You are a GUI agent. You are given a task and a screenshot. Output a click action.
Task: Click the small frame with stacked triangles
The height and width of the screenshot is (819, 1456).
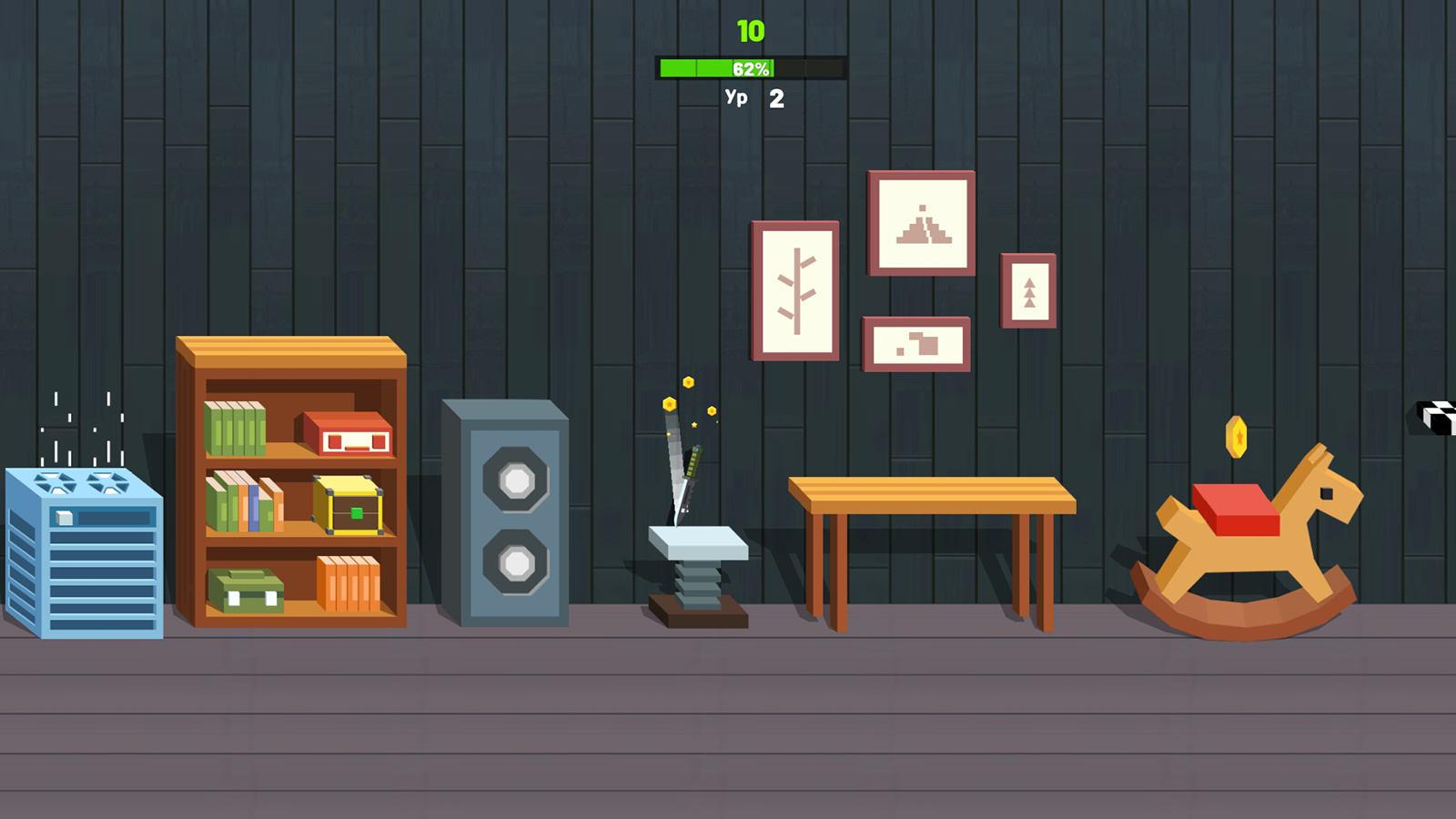(x=1027, y=288)
